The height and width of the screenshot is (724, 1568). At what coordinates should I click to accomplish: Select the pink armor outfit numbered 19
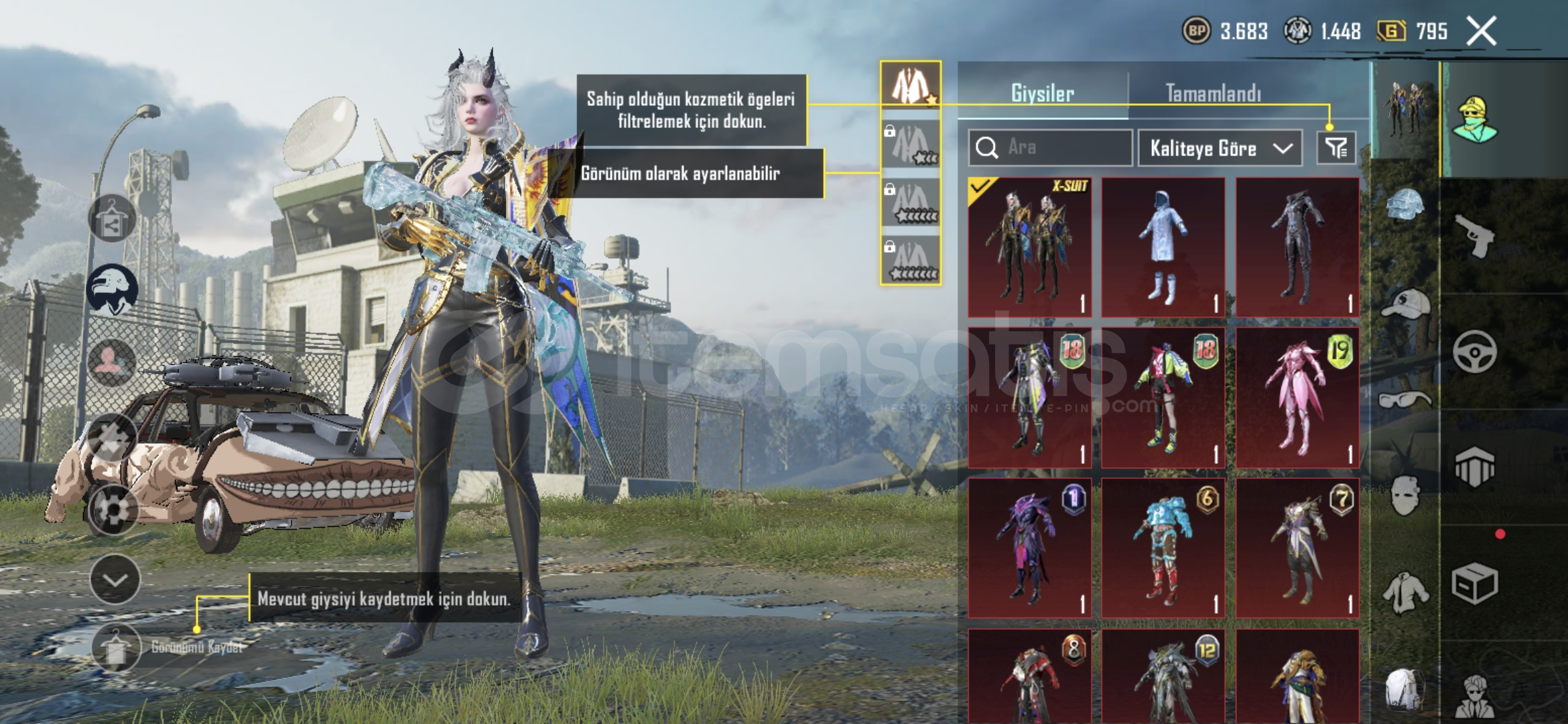coord(1297,398)
